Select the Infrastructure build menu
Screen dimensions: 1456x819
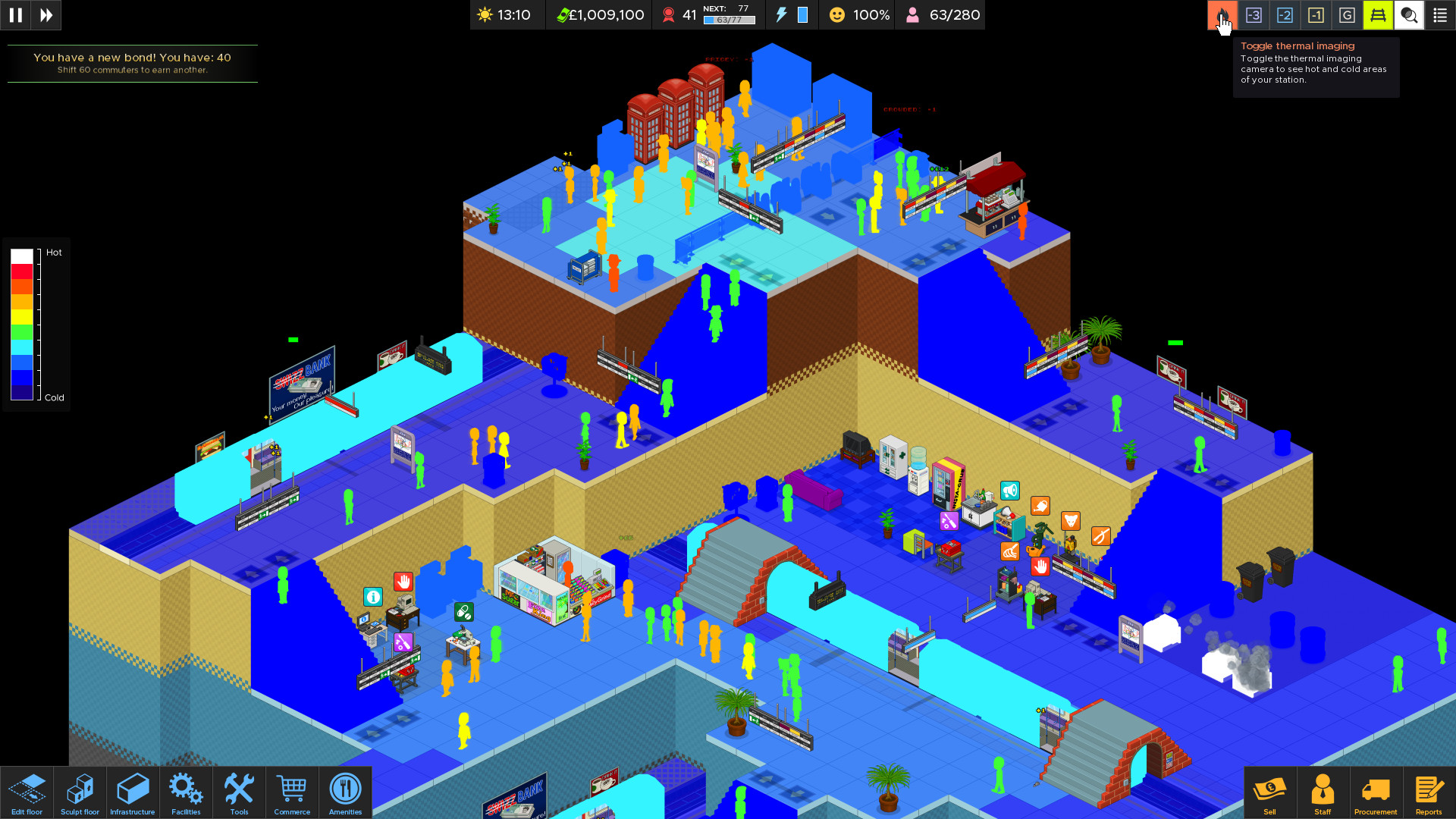[x=133, y=792]
